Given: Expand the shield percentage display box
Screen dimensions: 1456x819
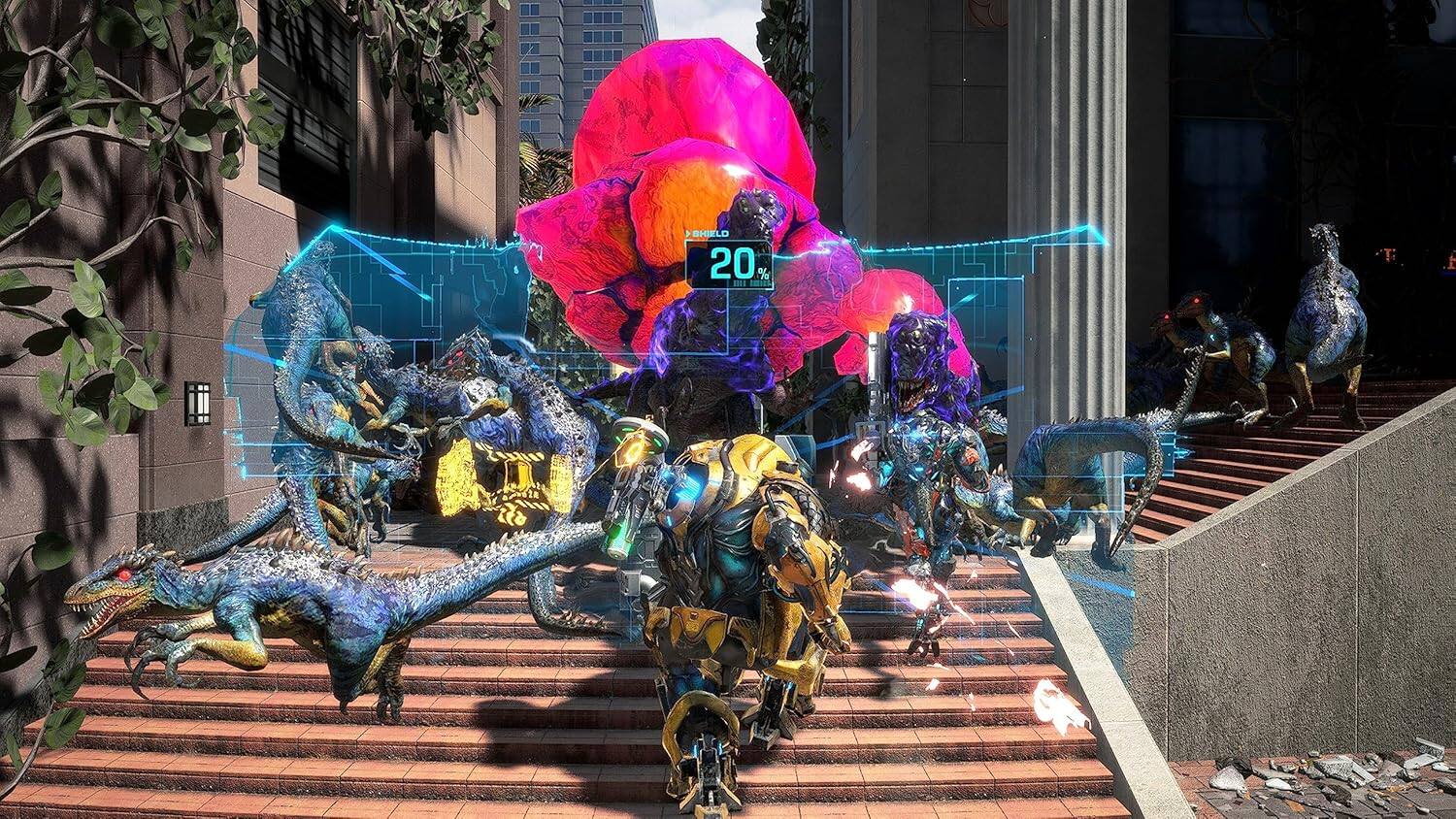Looking at the screenshot, I should pos(728,264).
